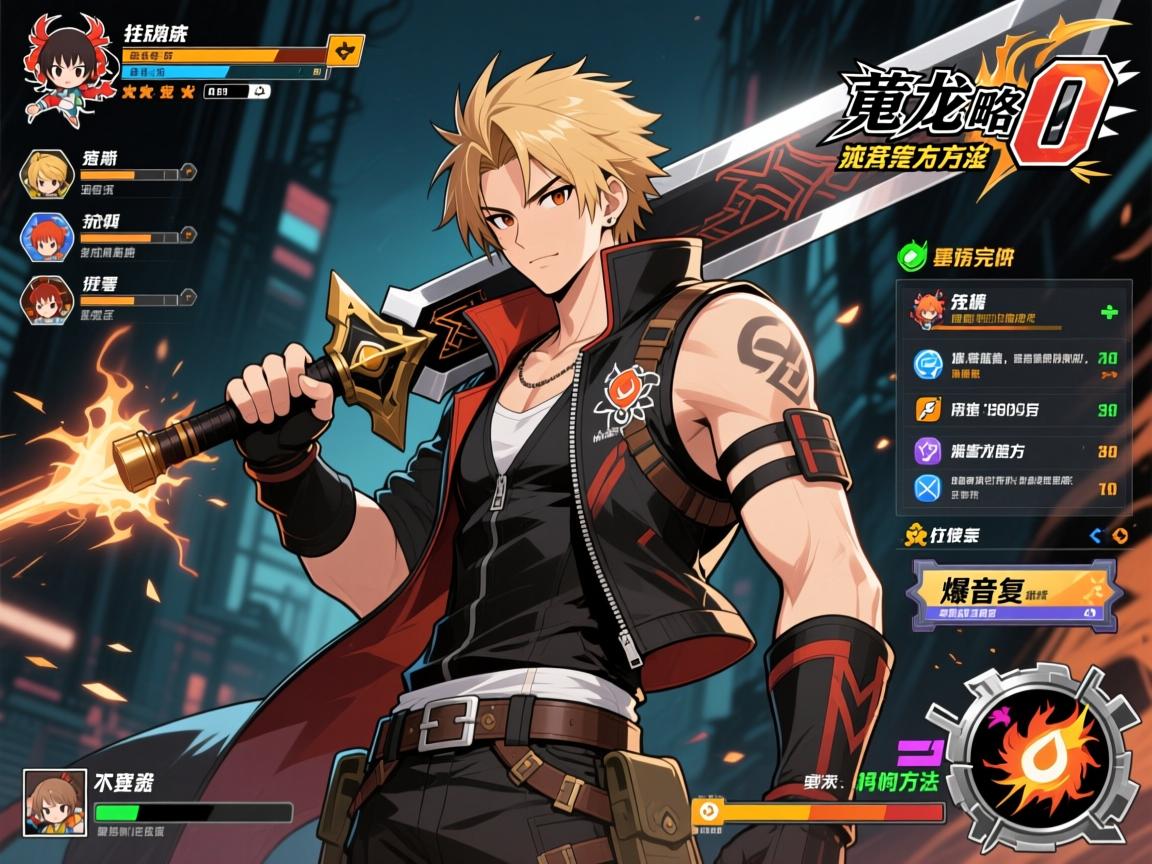1152x864 pixels.
Task: Pick the bottom red-haired party member portrait
Action: click(x=47, y=297)
